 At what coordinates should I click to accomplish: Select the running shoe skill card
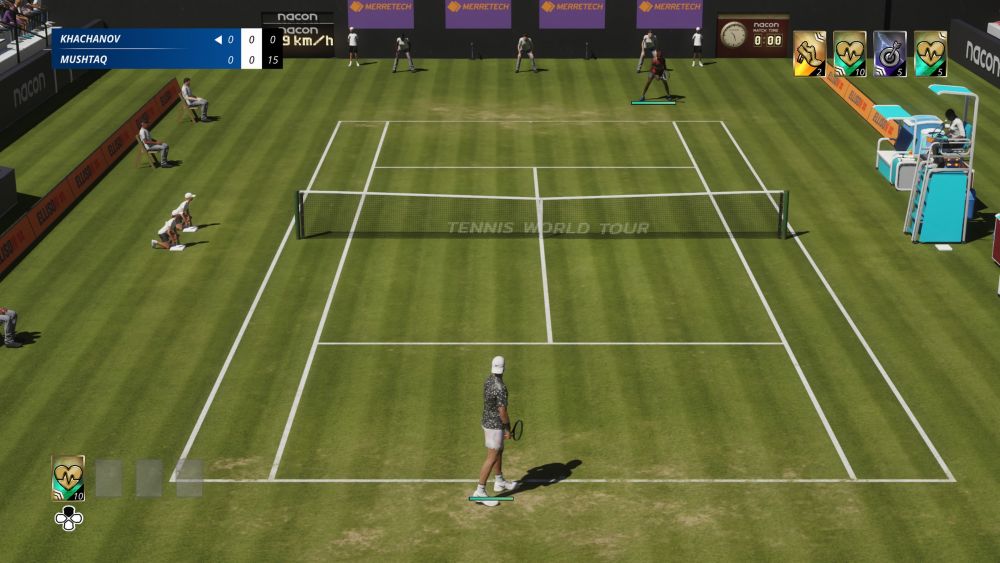[x=809, y=53]
